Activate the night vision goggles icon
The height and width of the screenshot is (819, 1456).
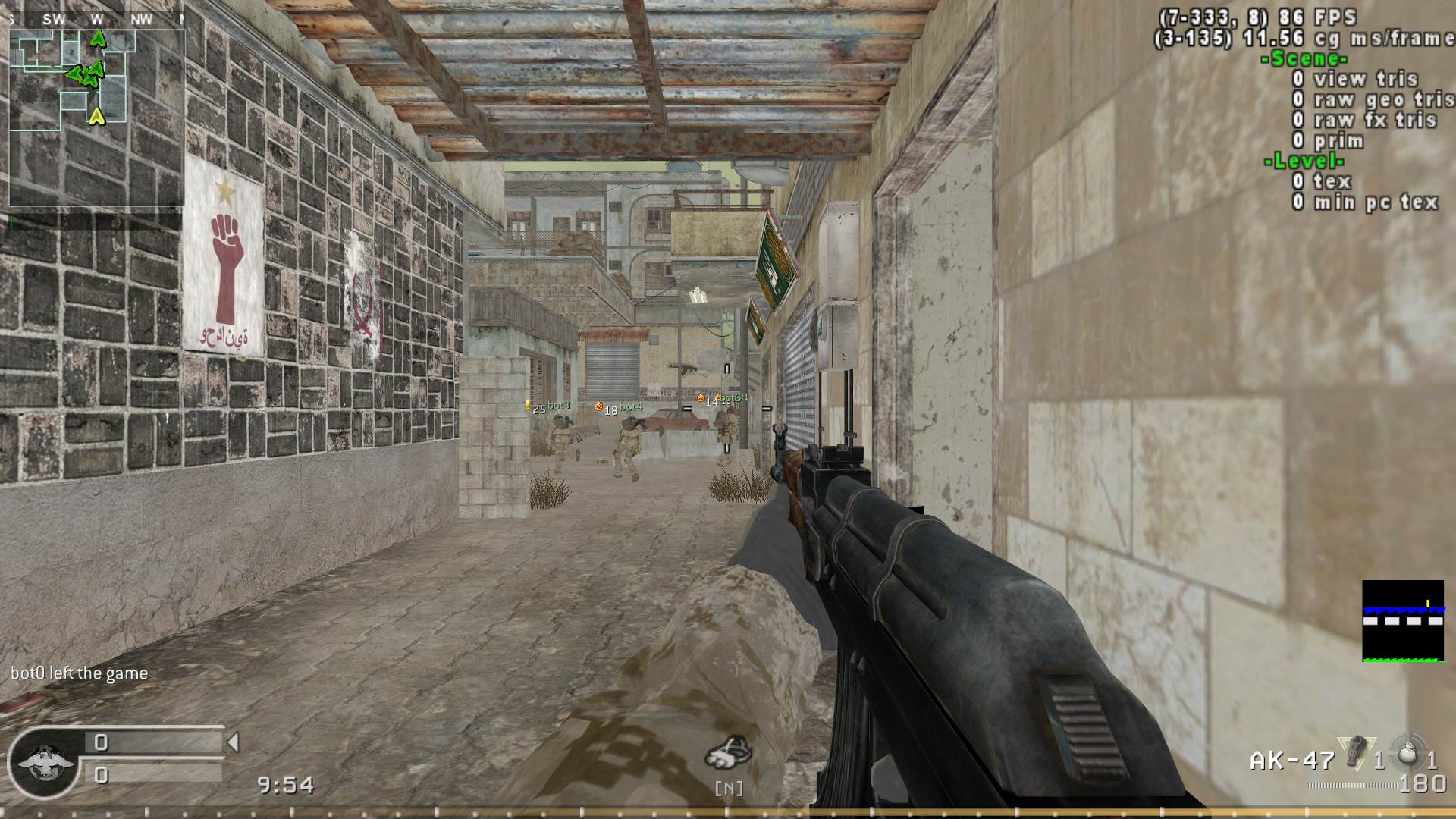point(728,753)
